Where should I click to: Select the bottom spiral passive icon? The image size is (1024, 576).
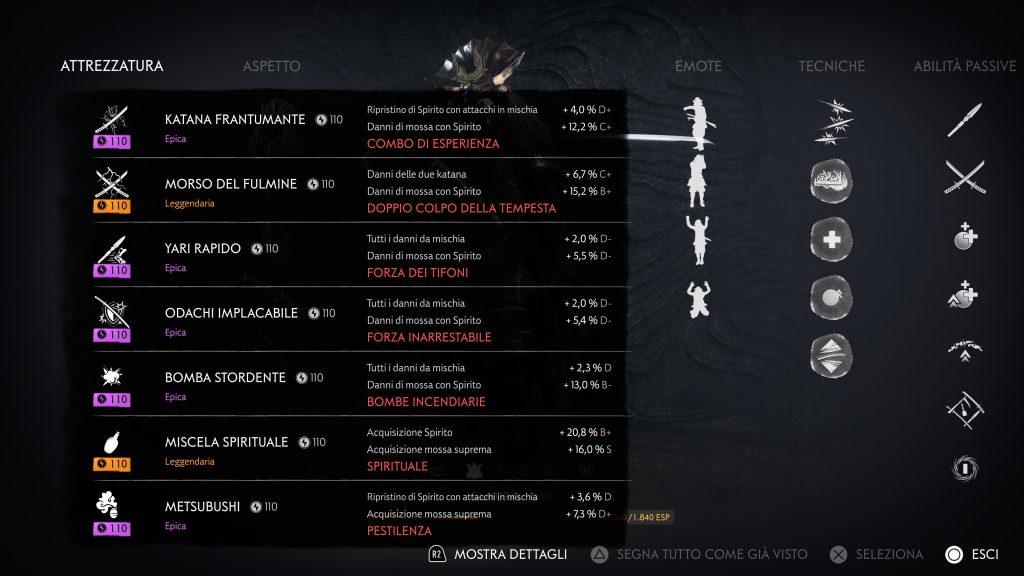(x=965, y=468)
